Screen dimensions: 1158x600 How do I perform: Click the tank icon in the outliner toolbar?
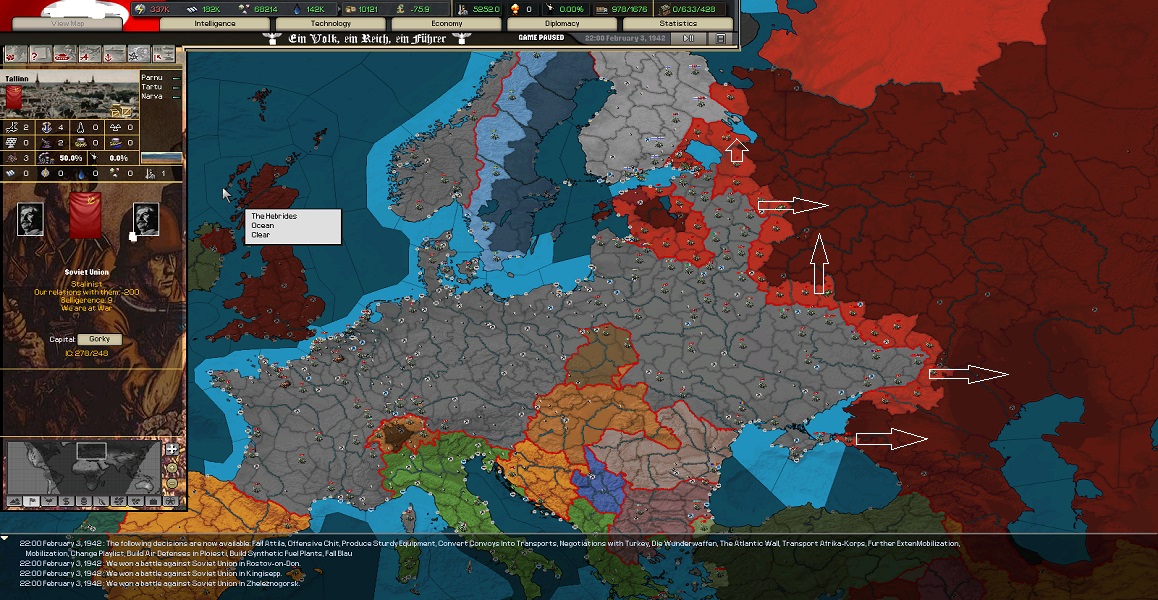tap(63, 54)
